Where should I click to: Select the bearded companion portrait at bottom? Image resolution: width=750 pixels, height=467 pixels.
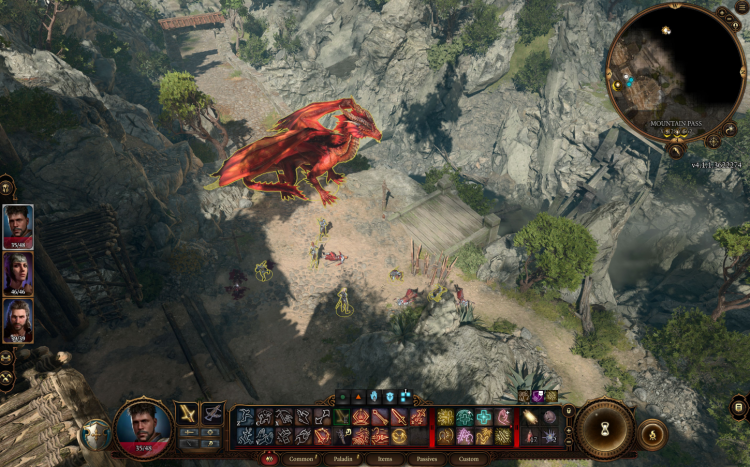coord(18,320)
